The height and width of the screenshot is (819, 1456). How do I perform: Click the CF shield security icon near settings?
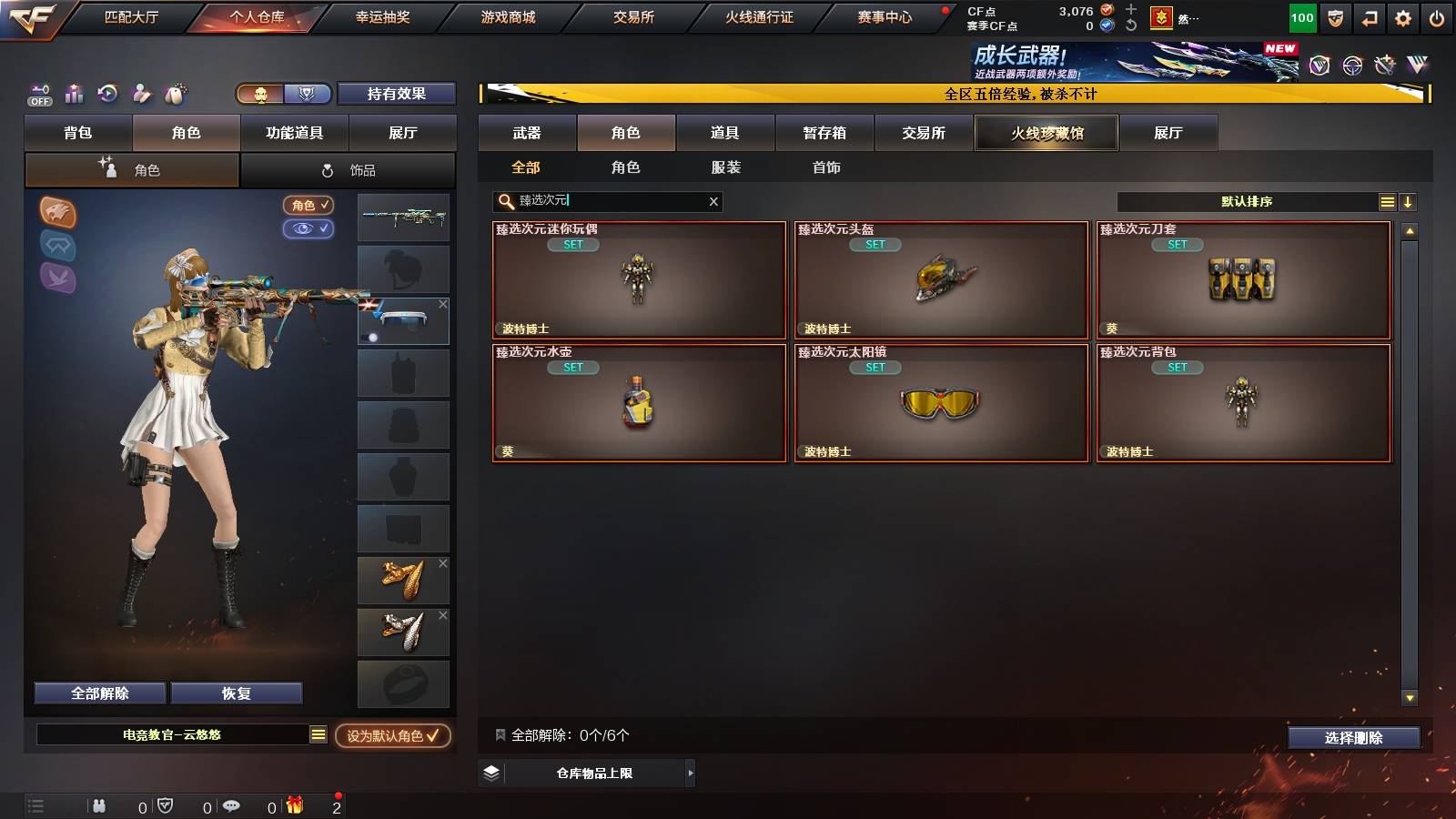[1334, 16]
